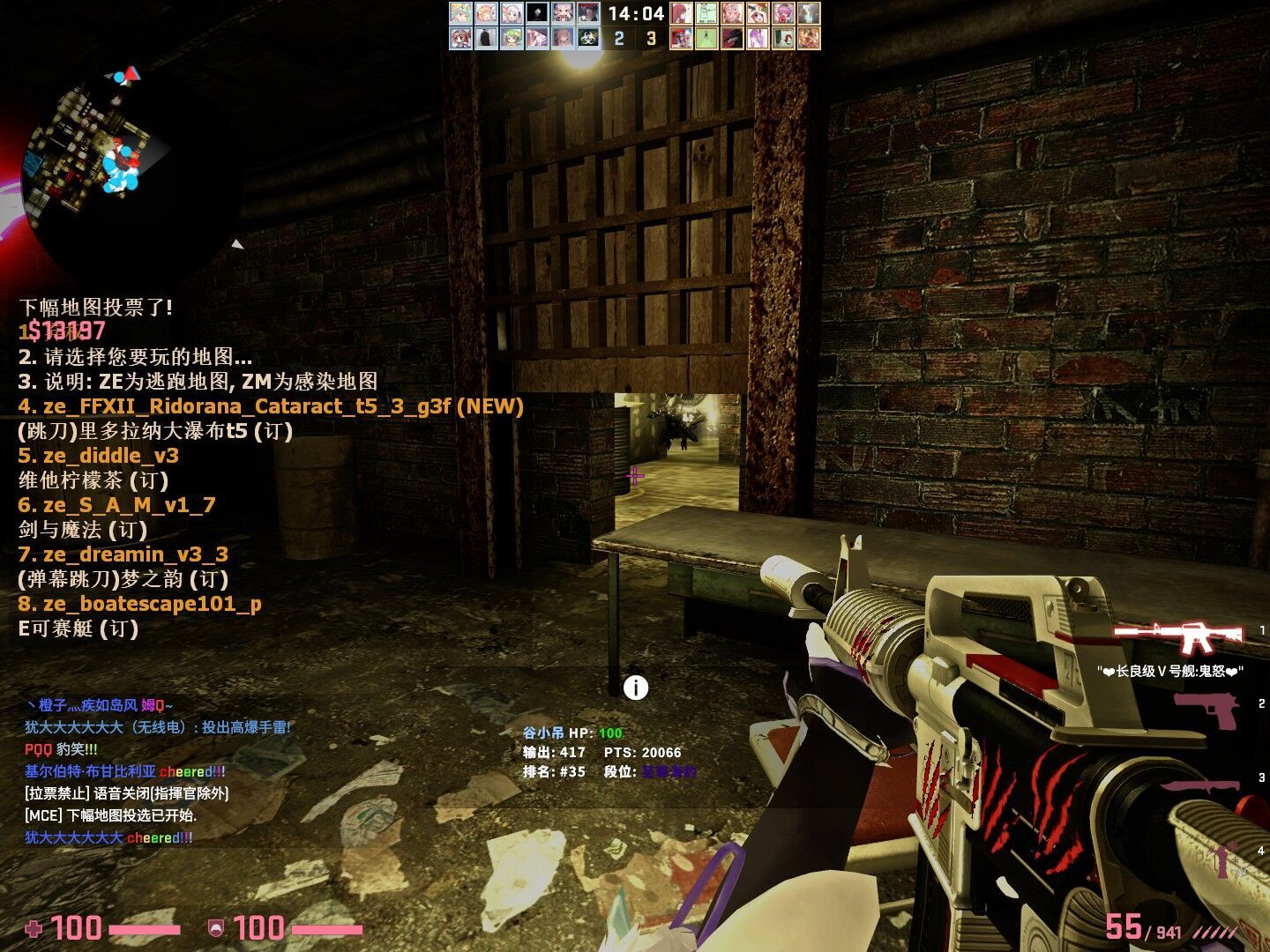Choose the grenade slot icon
Viewport: 1270px width, 952px height.
pyautogui.click(x=1227, y=859)
